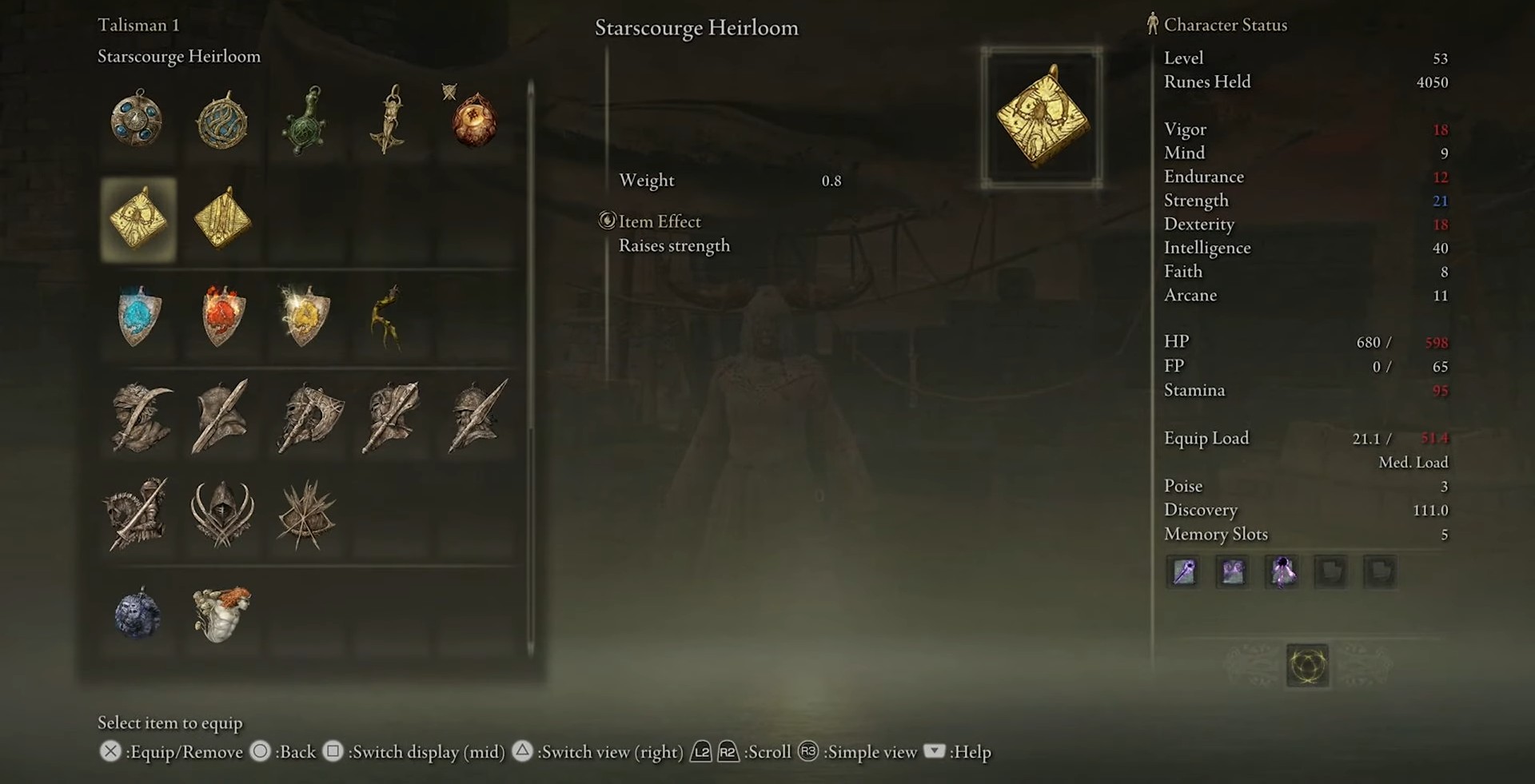The height and width of the screenshot is (784, 1535).
Task: Click the third purple spell memory slot
Action: coord(1282,571)
